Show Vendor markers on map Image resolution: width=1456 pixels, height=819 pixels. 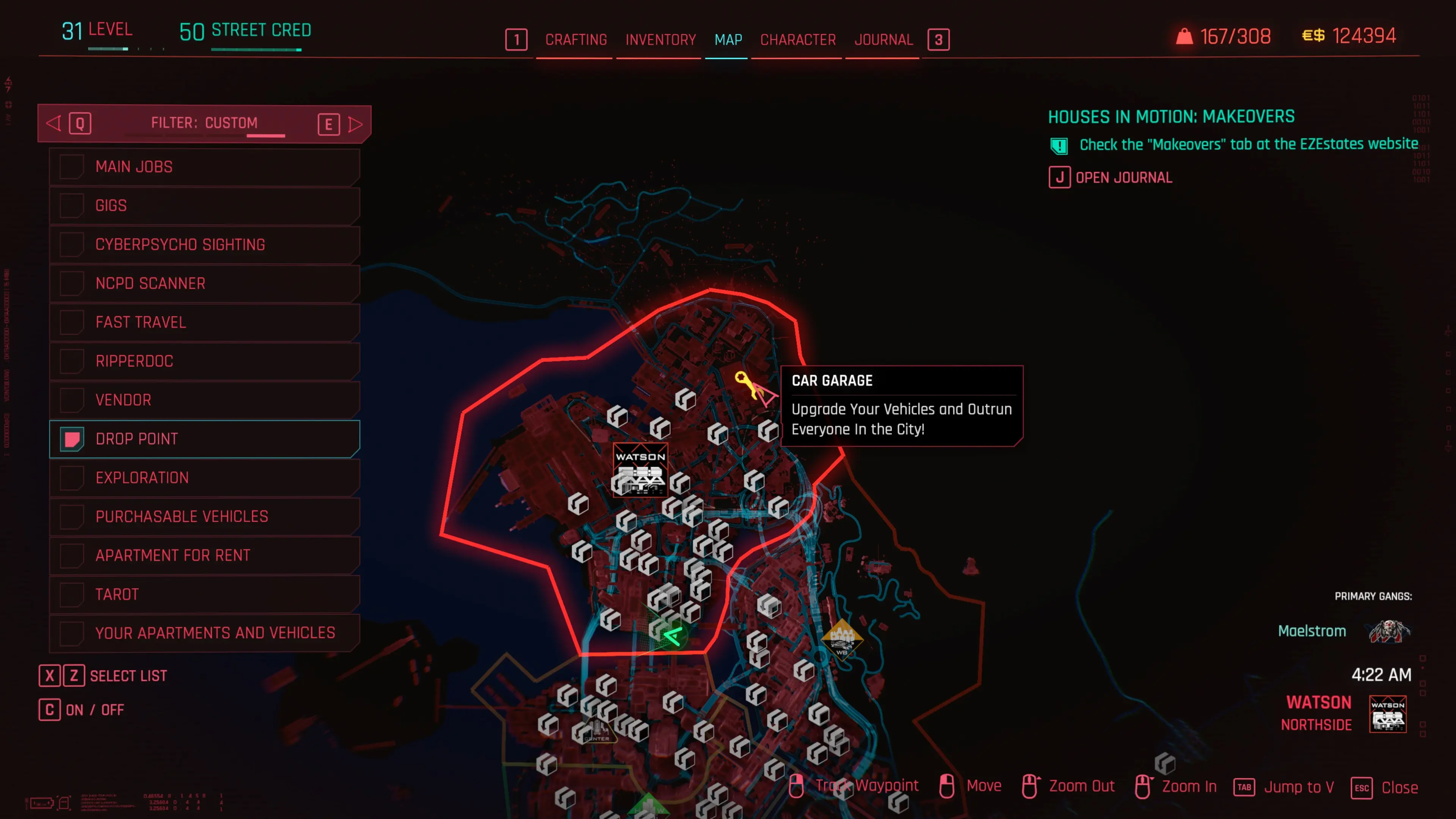72,400
